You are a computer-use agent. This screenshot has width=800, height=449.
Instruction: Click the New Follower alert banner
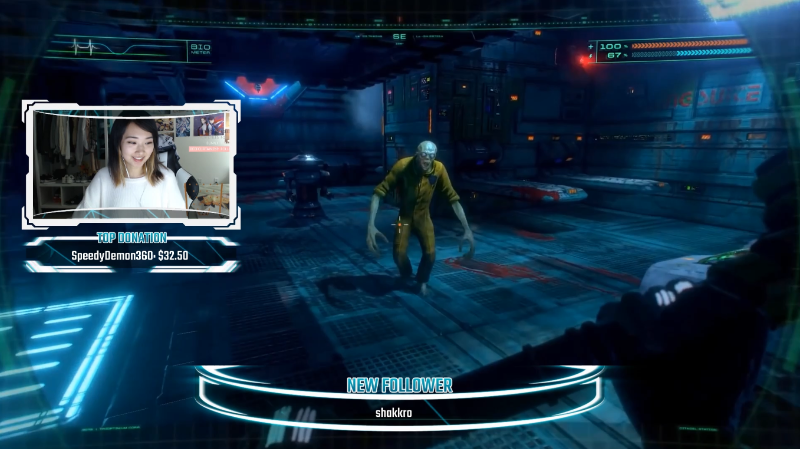[399, 397]
